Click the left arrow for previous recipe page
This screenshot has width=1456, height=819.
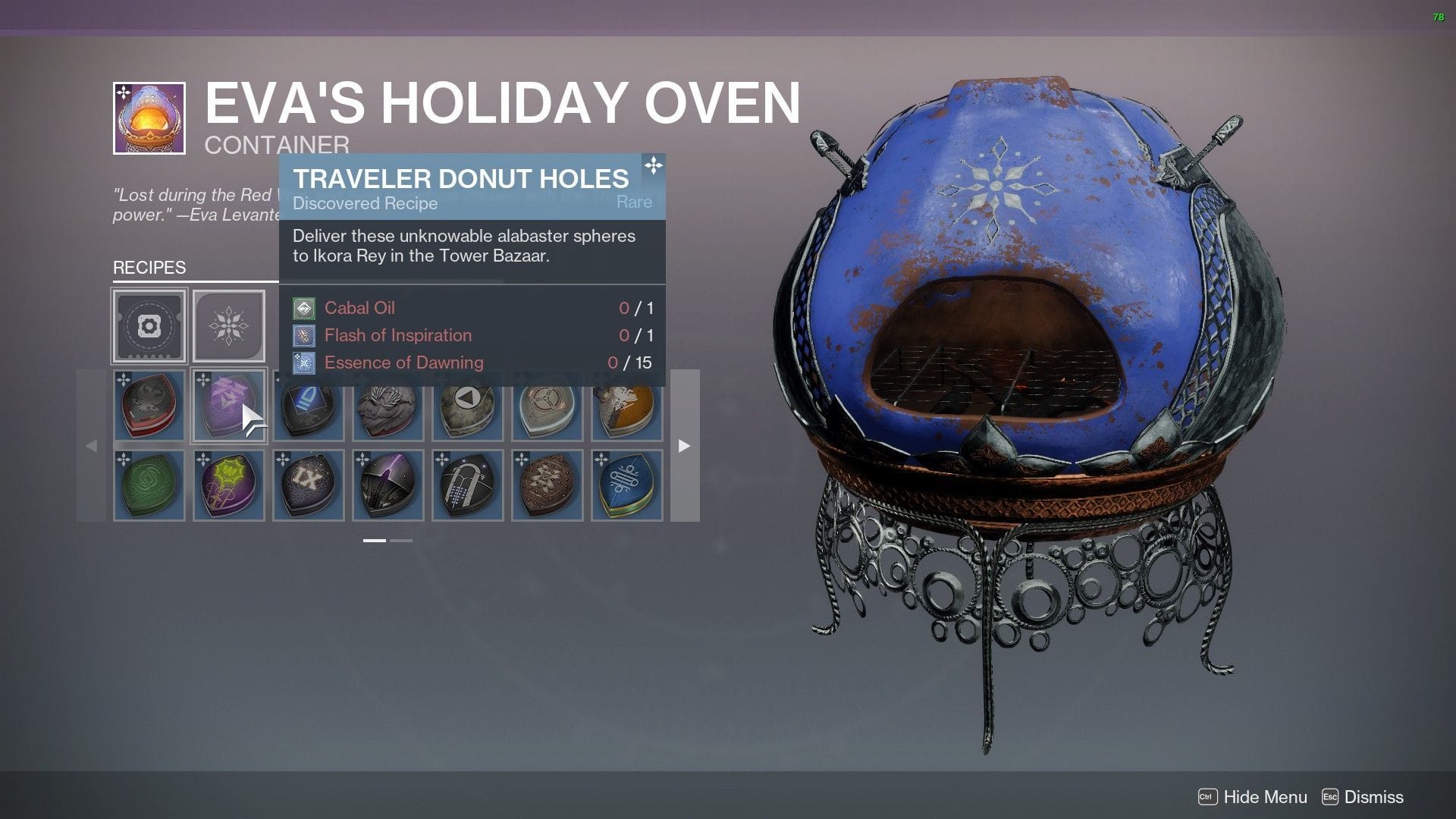click(x=91, y=446)
